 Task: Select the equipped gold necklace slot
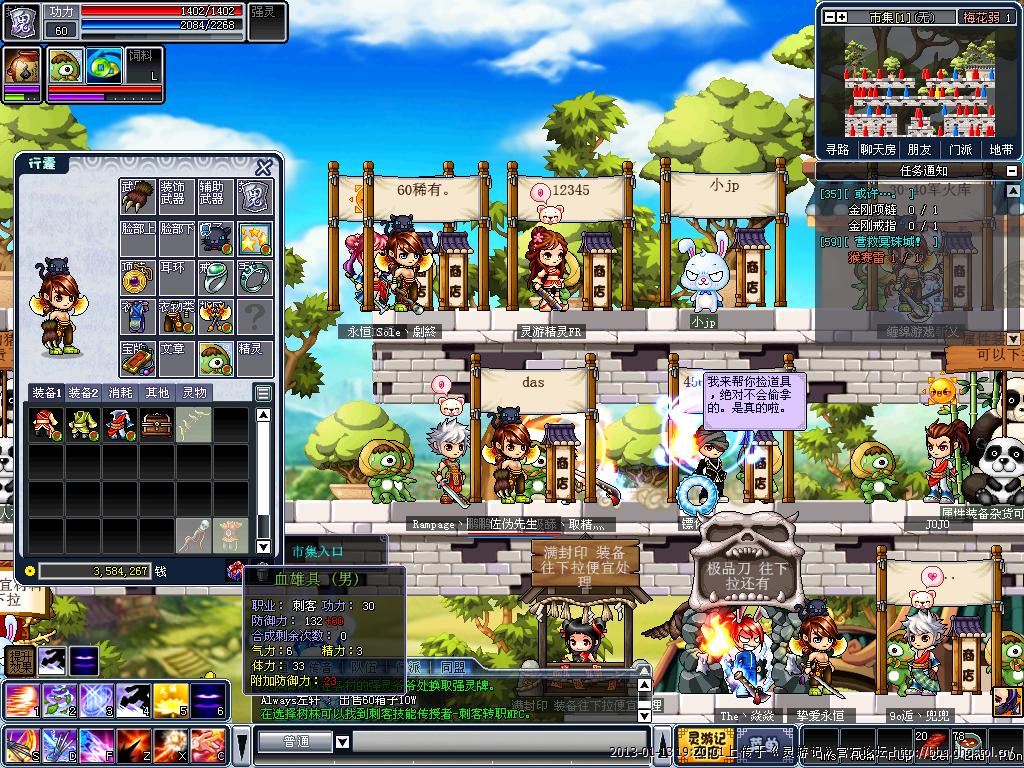[x=137, y=277]
